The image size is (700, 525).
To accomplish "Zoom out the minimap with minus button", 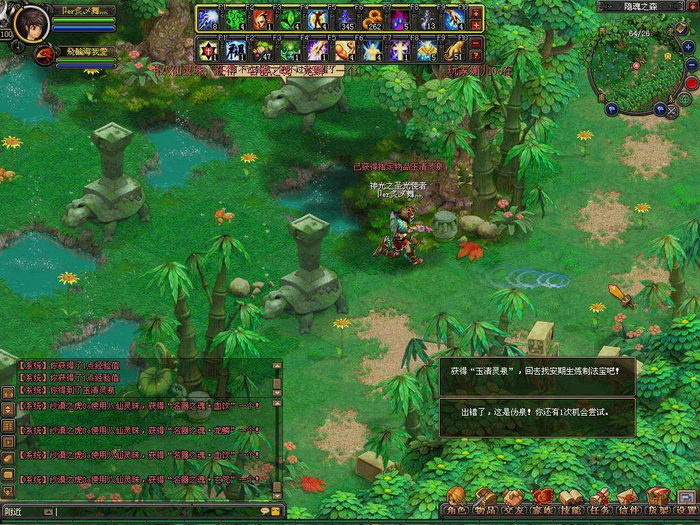I will pyautogui.click(x=692, y=66).
